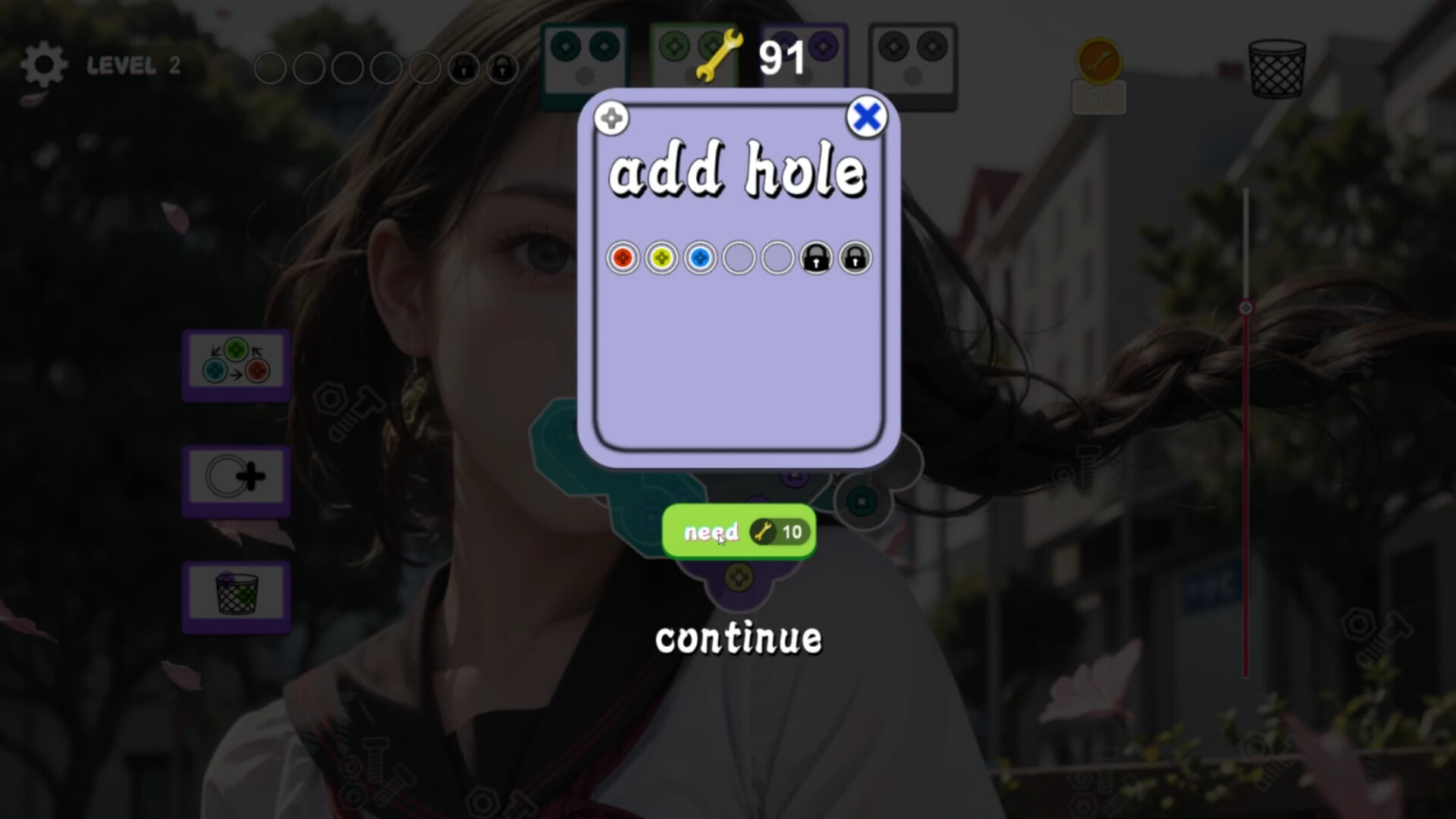
Task: Open the button trash removal tool
Action: (x=236, y=597)
